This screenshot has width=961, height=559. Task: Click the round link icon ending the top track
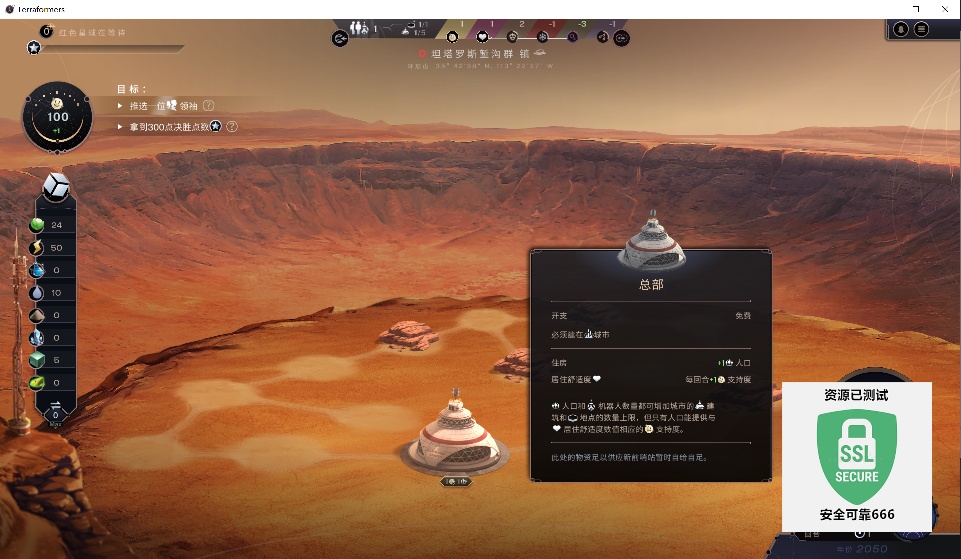pos(620,38)
